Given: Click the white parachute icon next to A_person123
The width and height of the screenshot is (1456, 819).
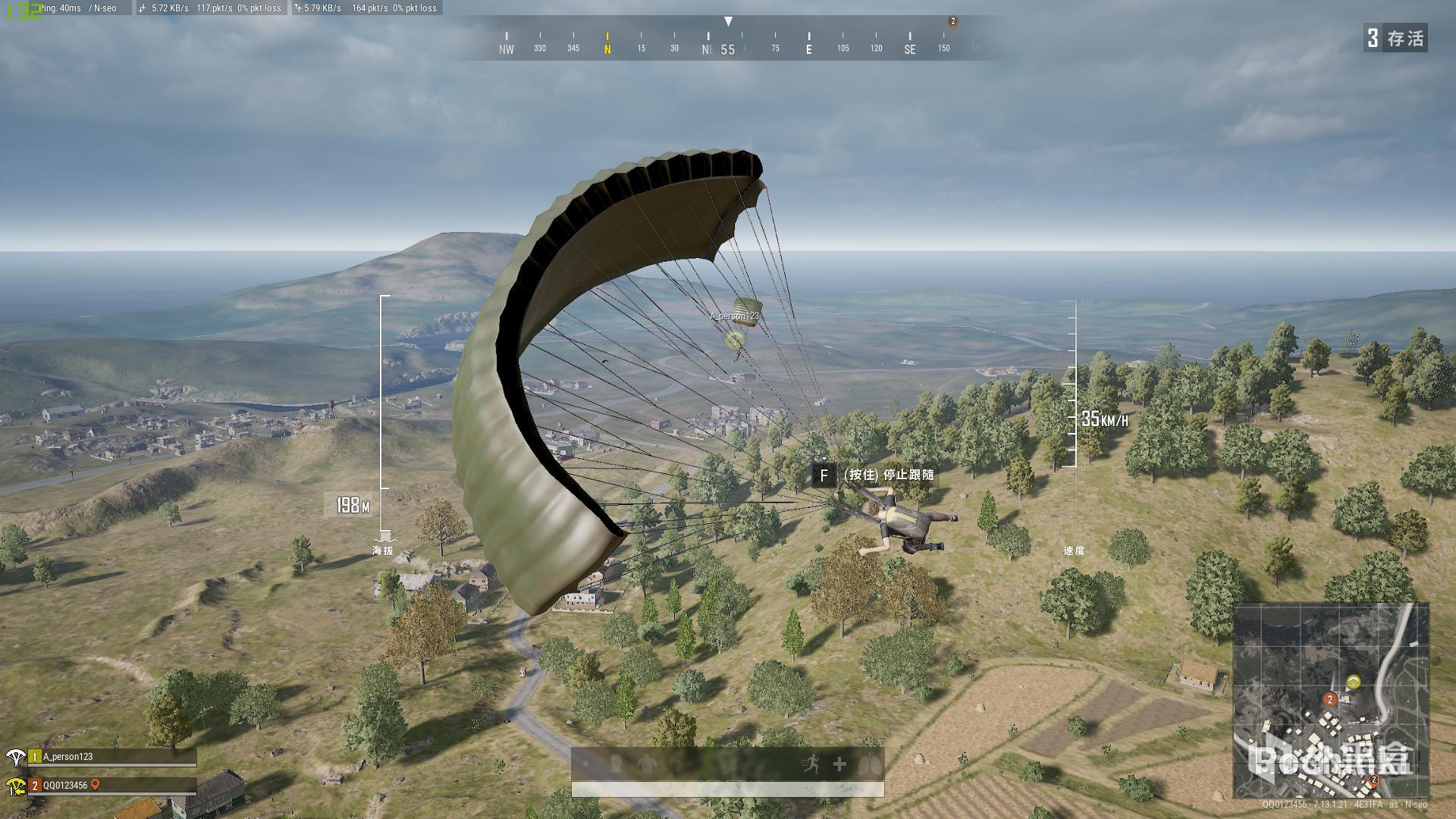Looking at the screenshot, I should pos(15,757).
